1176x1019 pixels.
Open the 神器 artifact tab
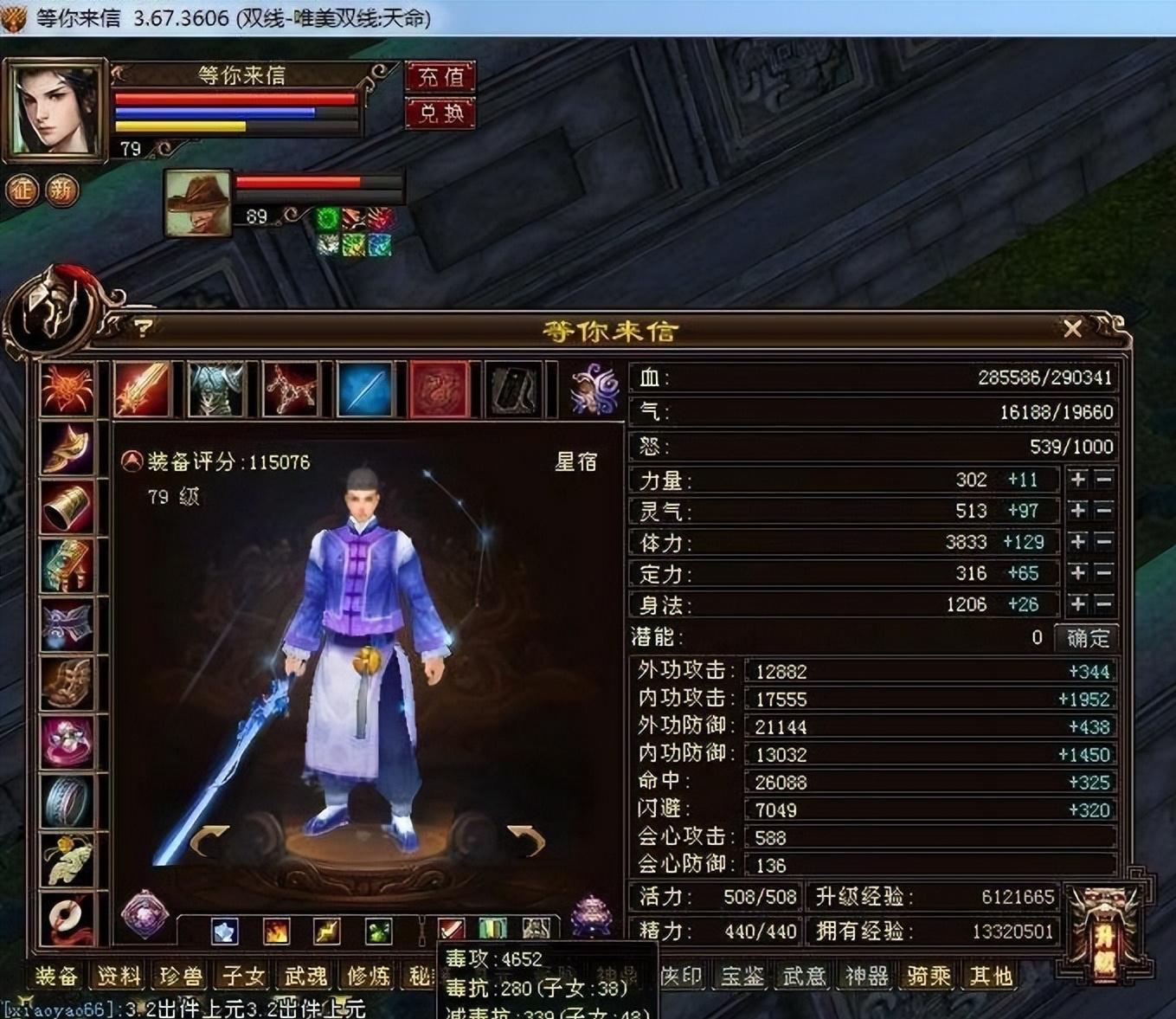(866, 977)
